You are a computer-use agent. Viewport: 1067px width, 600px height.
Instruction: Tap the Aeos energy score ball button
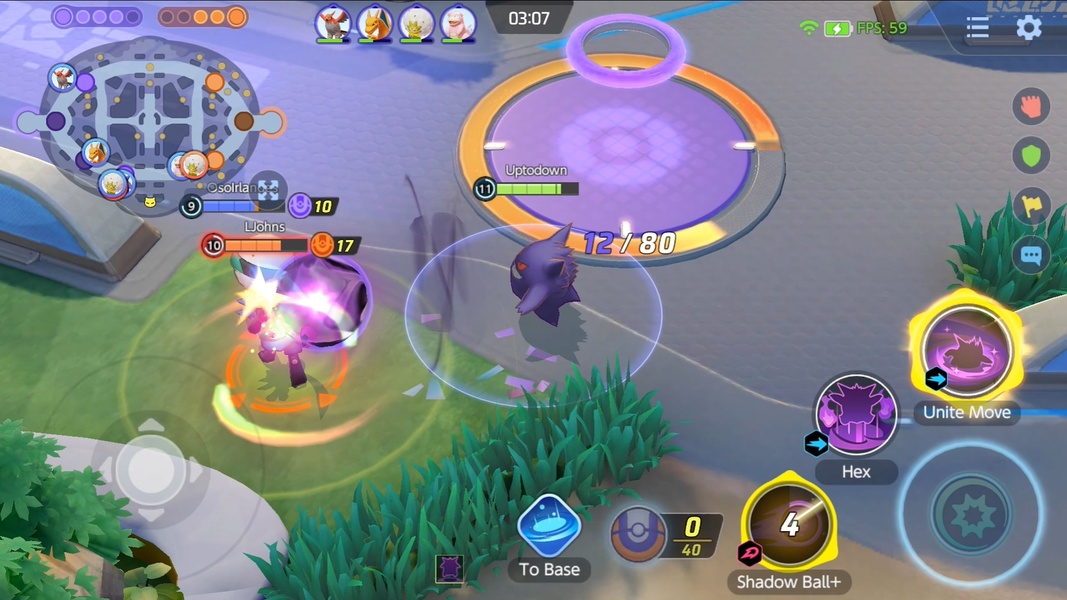click(639, 535)
